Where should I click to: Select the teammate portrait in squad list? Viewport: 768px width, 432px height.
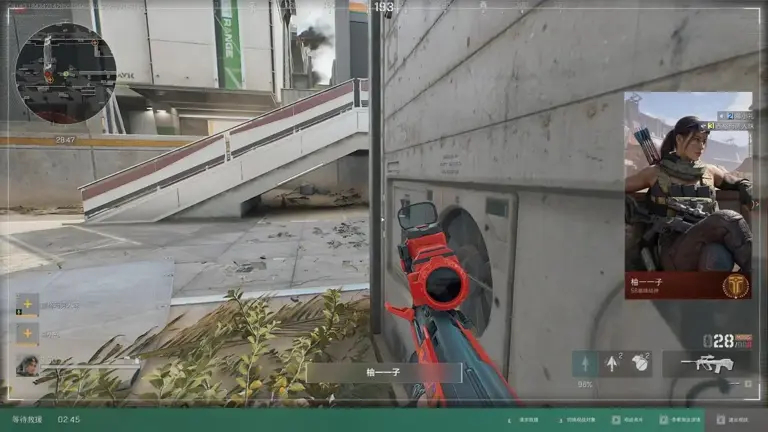[27, 365]
